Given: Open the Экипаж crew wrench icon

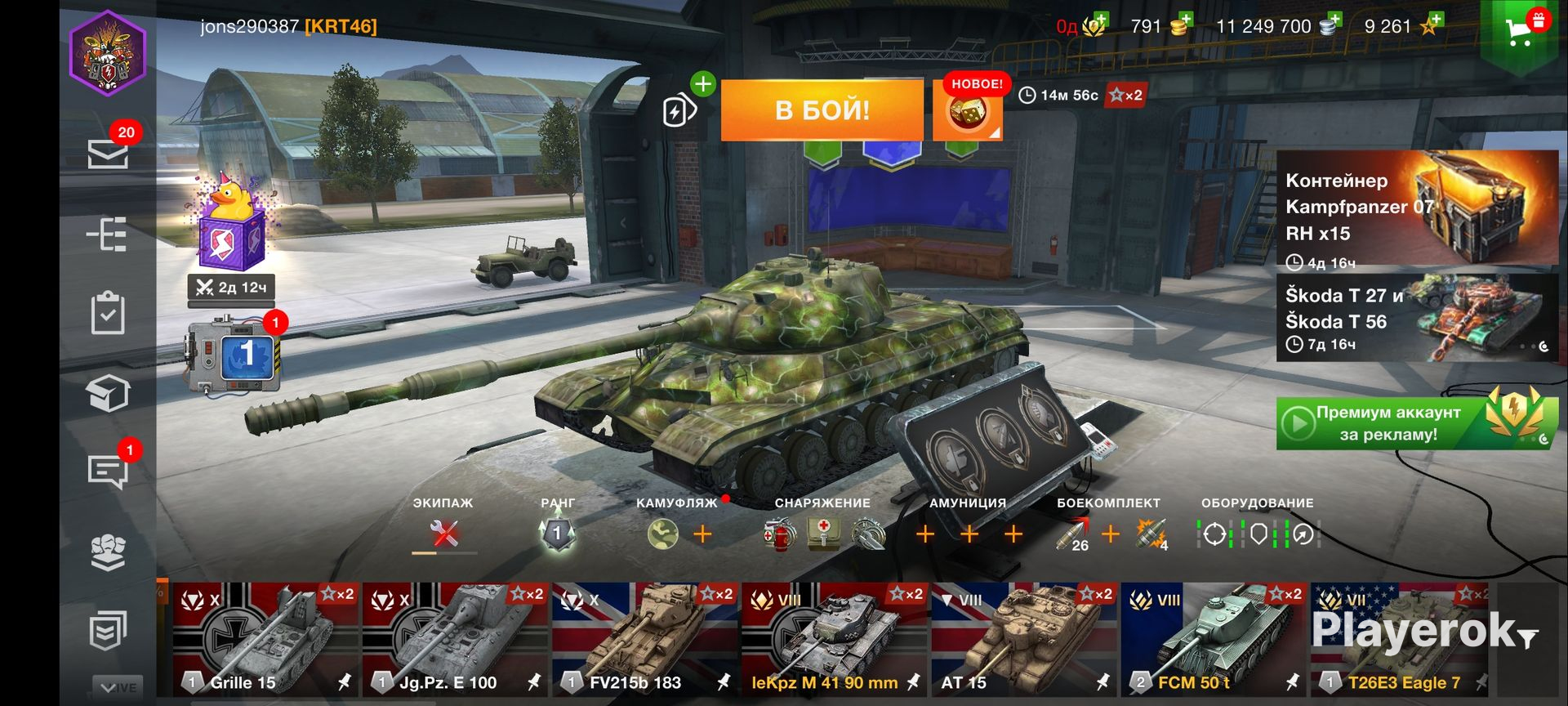Looking at the screenshot, I should coord(444,534).
